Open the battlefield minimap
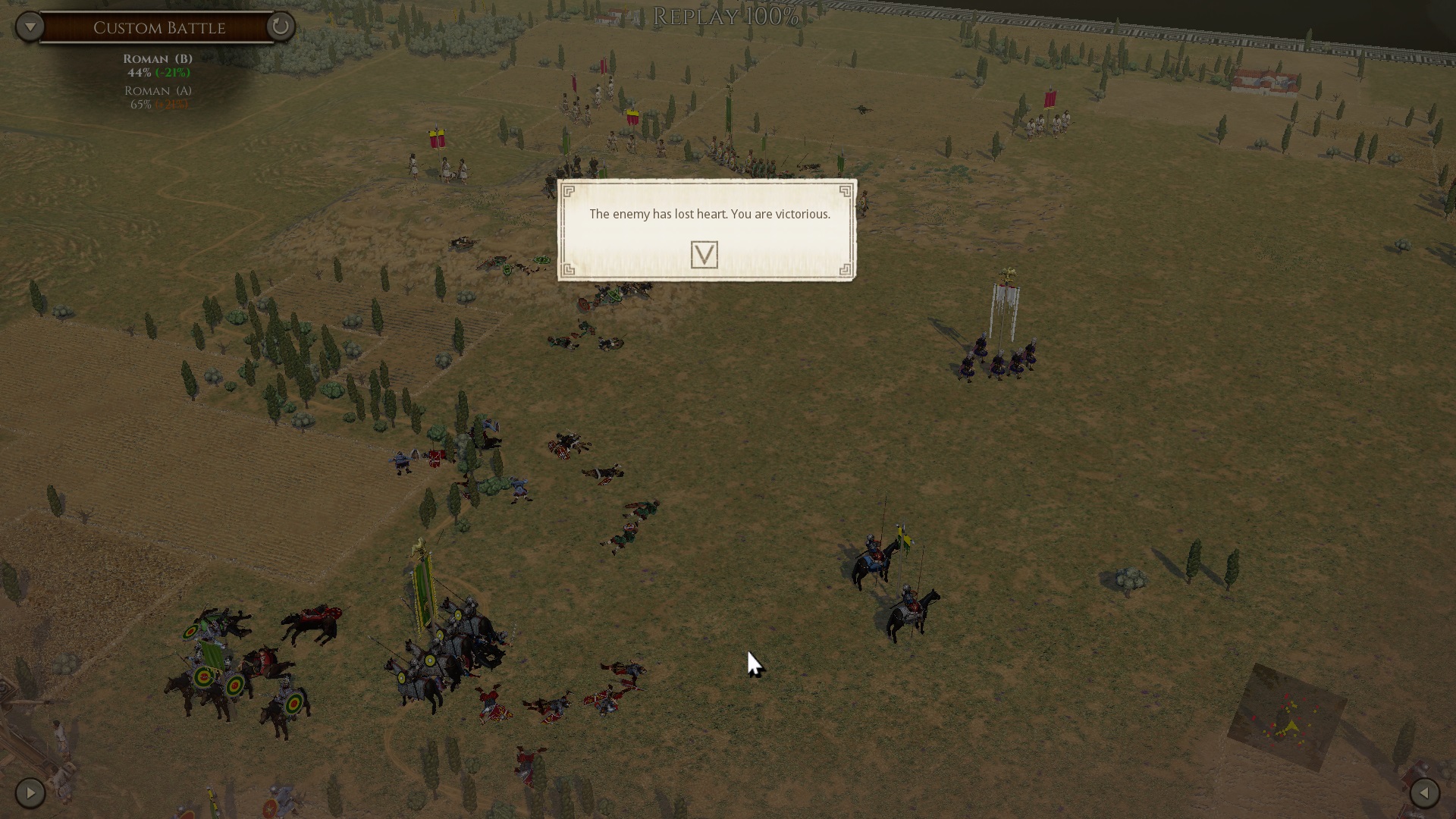This screenshot has height=819, width=1456. [x=1287, y=717]
